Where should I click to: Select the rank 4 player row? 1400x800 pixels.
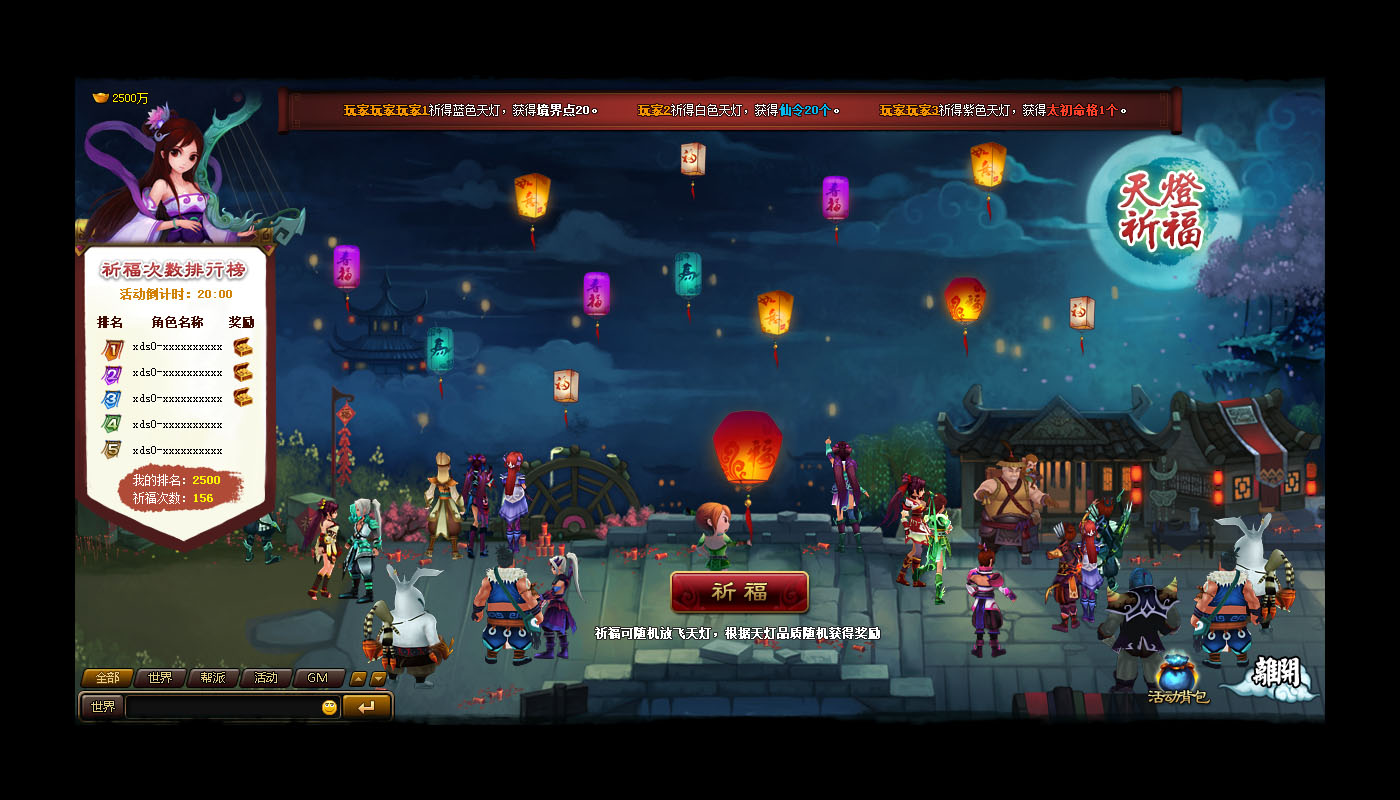[177, 424]
